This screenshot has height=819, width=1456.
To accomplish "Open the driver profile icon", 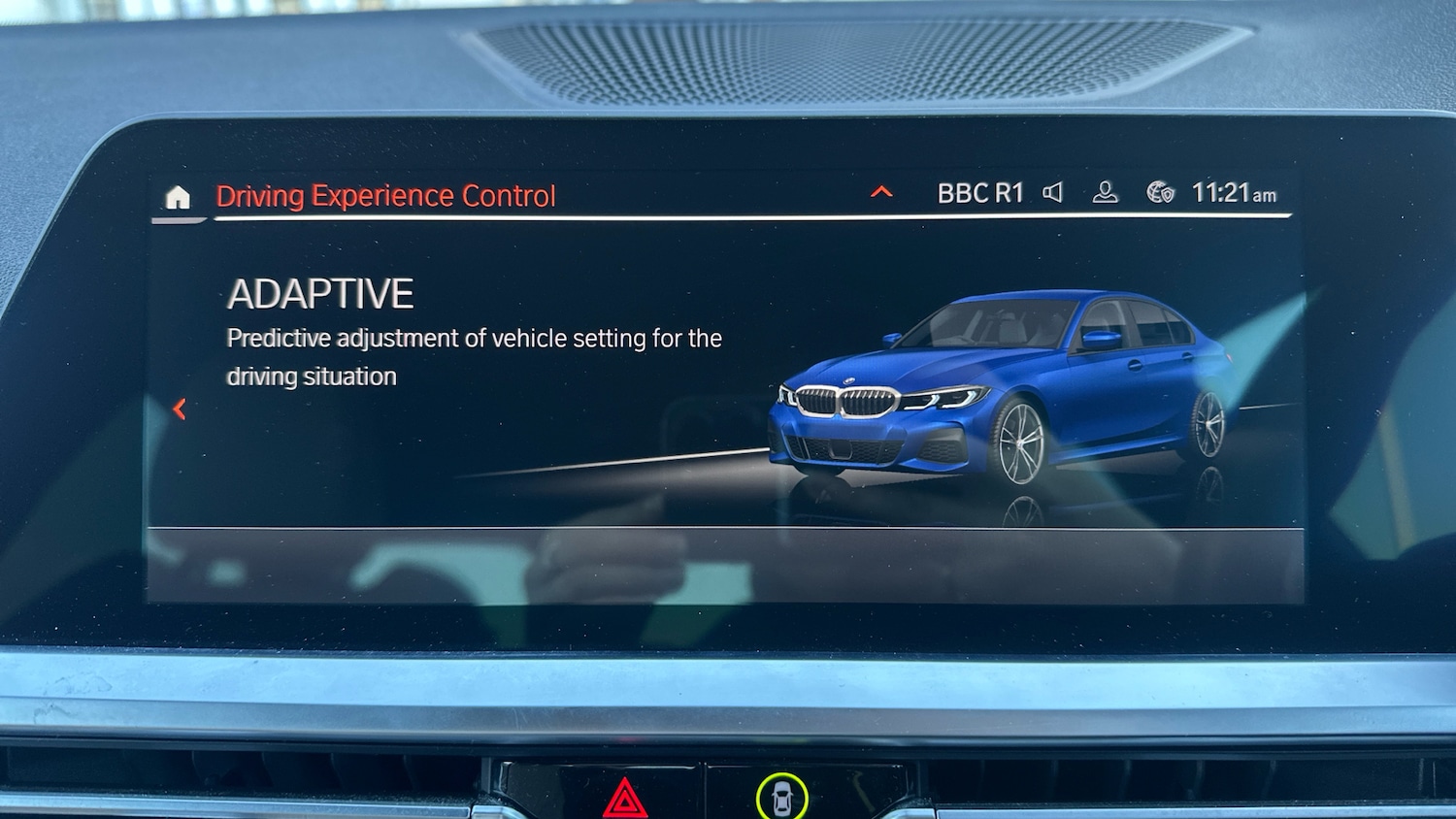I will coord(1105,193).
